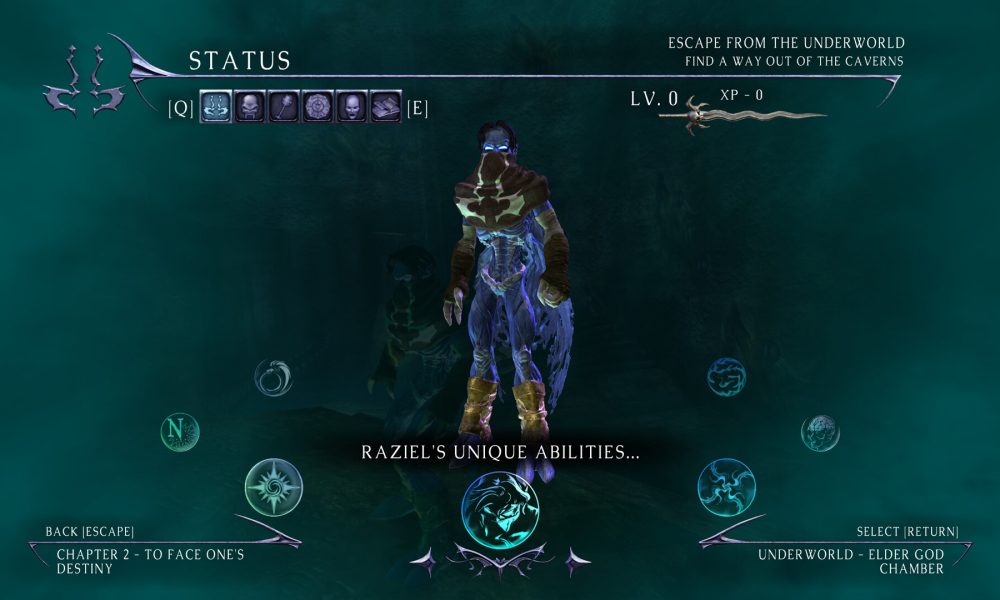Select the Status tab with twin blades icon
The image size is (1000, 600).
[x=216, y=107]
